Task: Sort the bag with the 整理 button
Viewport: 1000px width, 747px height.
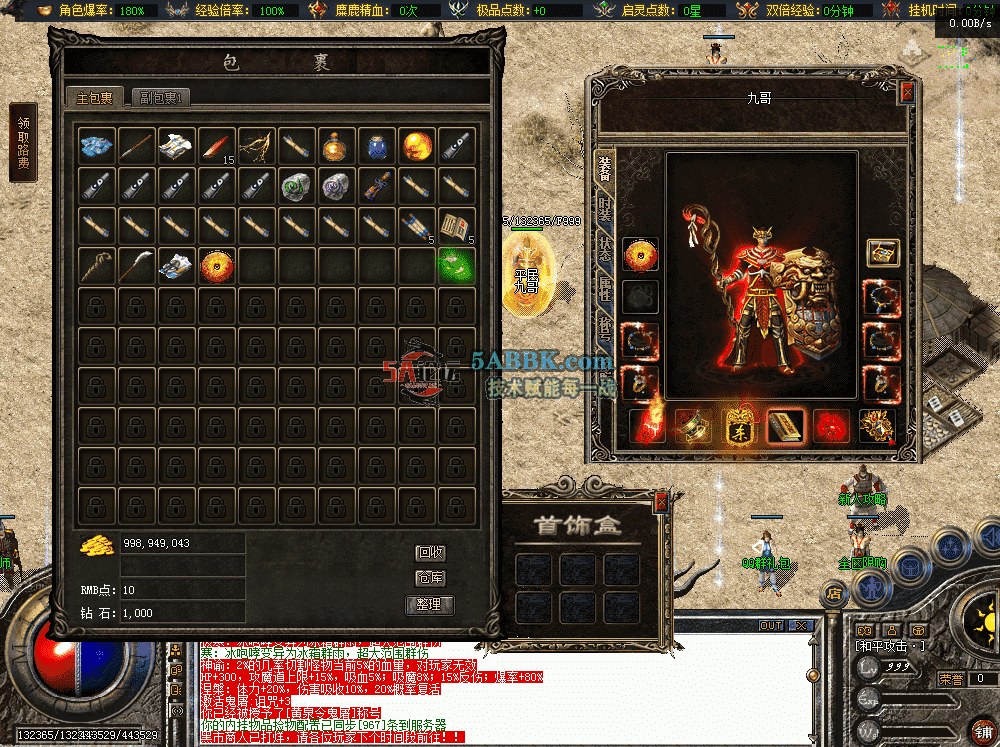Action: 430,604
